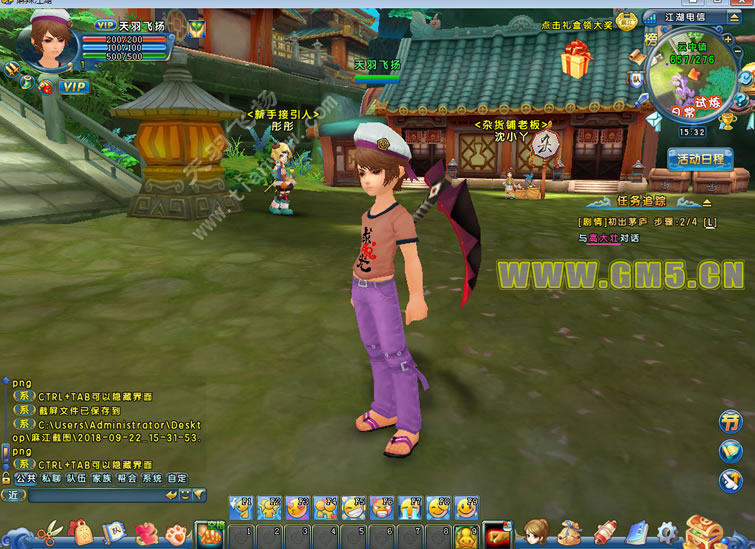Open the 日常 daily button on minimap
Screen dimensions: 755x549
pyautogui.click(x=683, y=113)
